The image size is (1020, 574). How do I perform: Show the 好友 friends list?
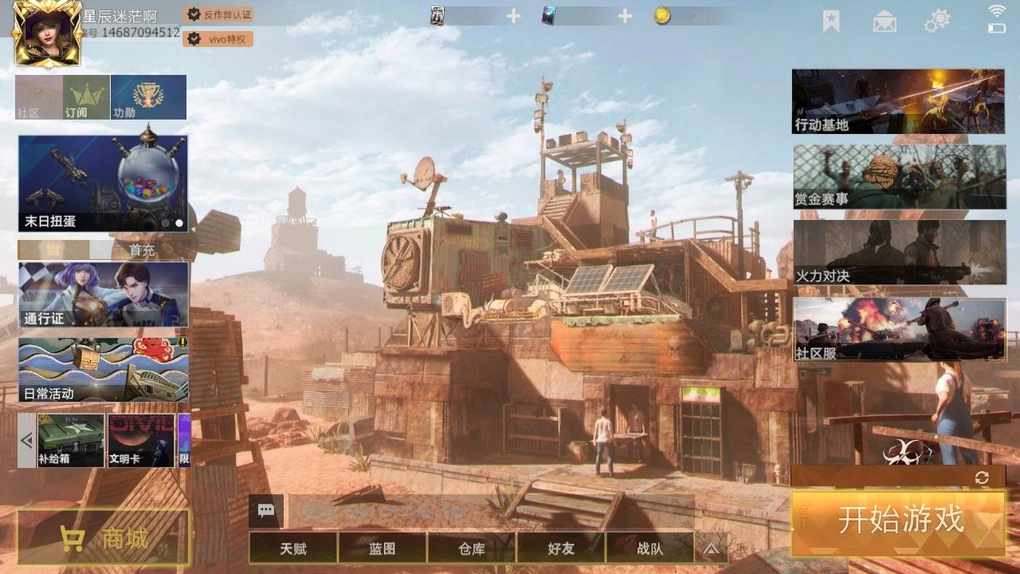[x=561, y=548]
